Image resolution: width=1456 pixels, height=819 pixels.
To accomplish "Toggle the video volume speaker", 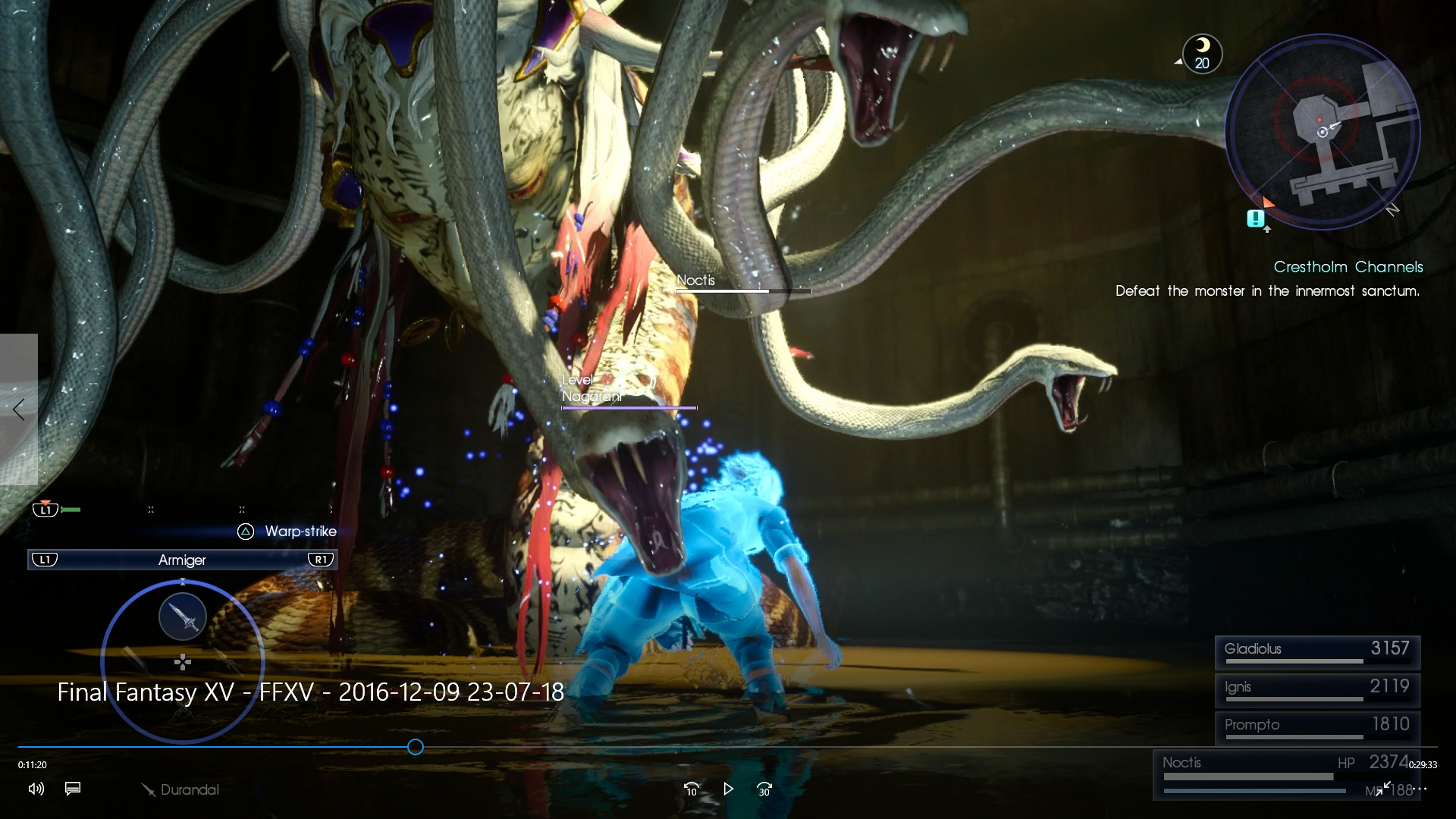I will click(36, 789).
